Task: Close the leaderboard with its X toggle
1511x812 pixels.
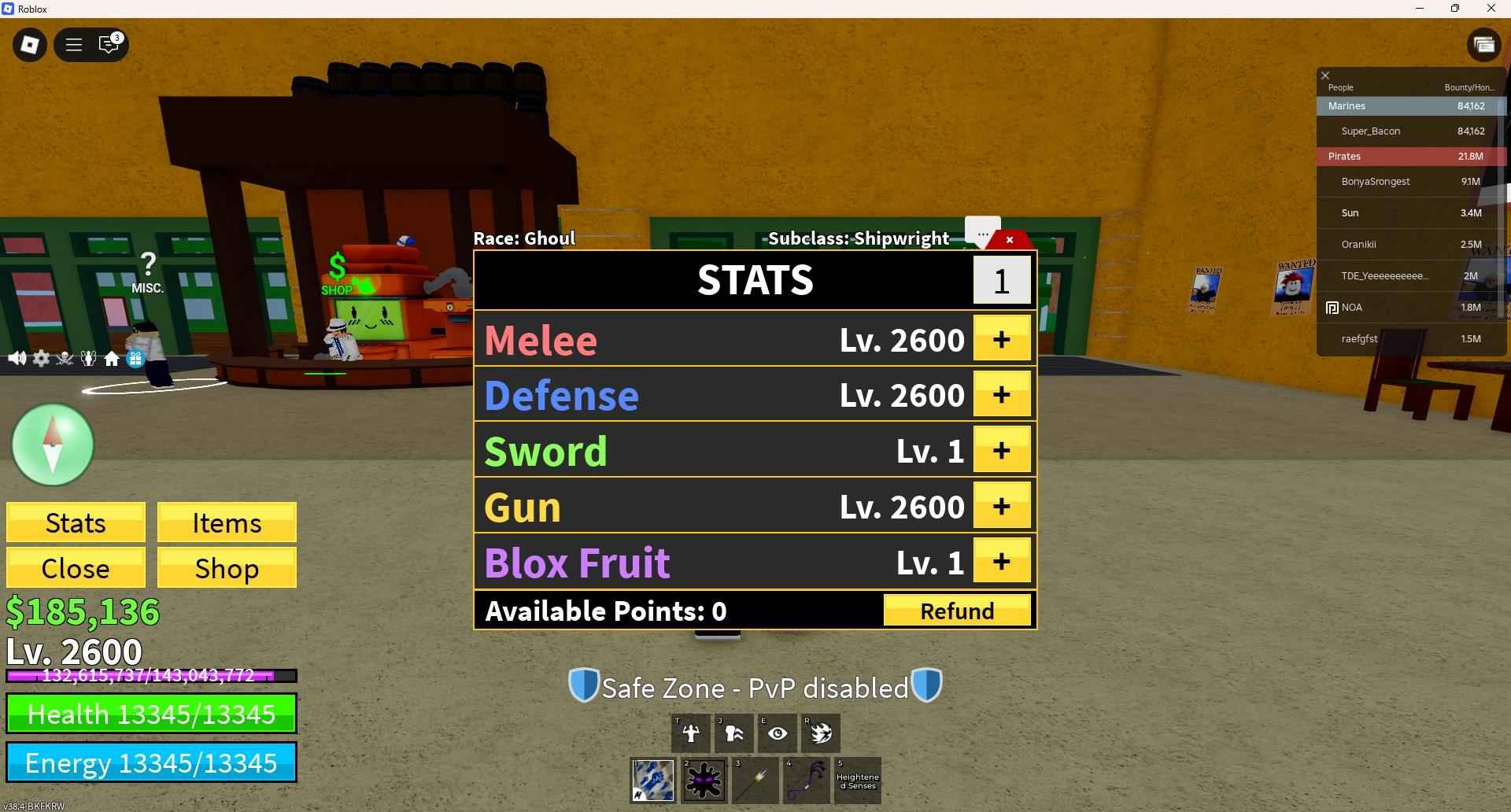Action: [1325, 75]
